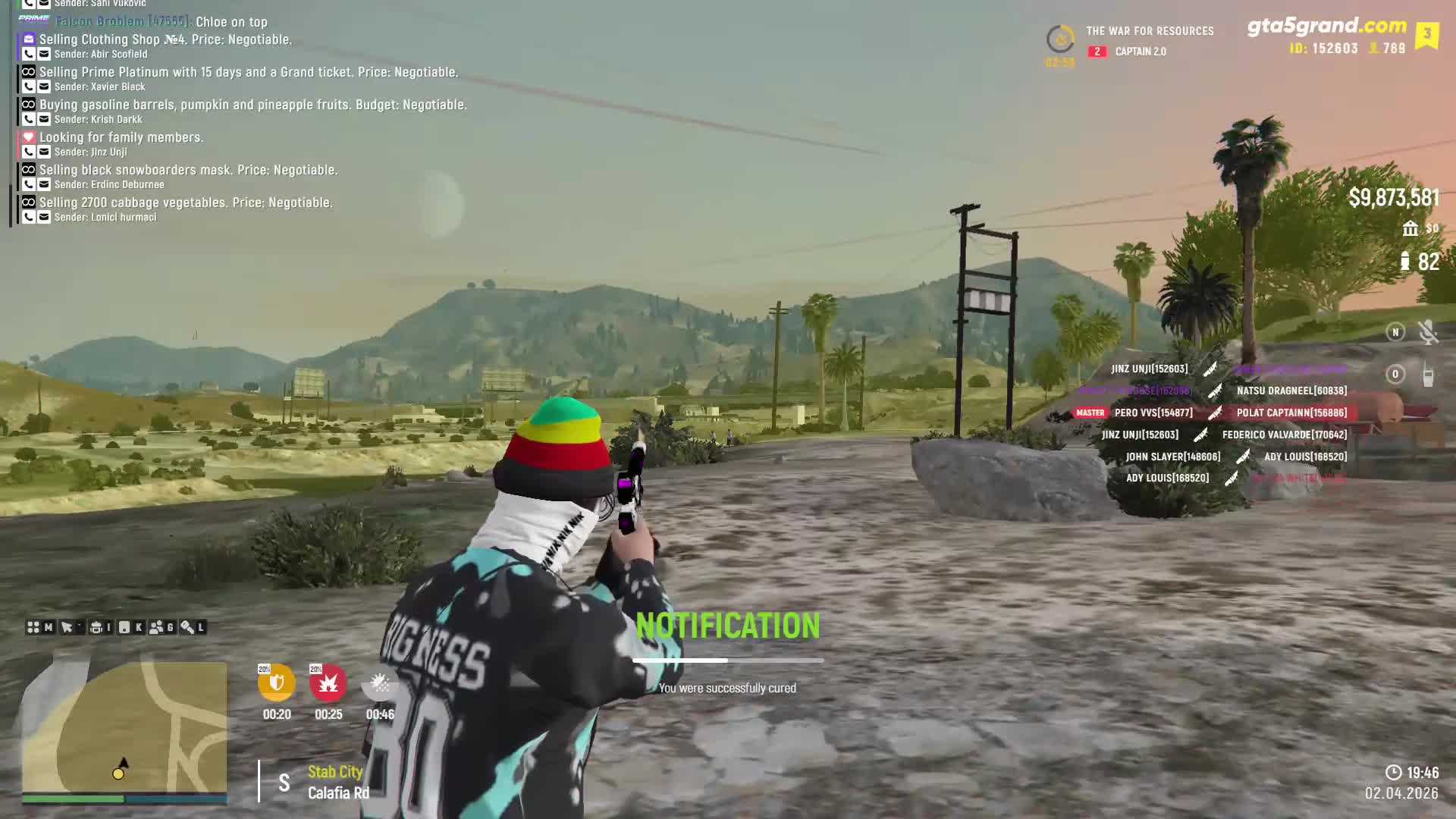Open the family group members icon
This screenshot has width=1456, height=819.
tap(157, 628)
